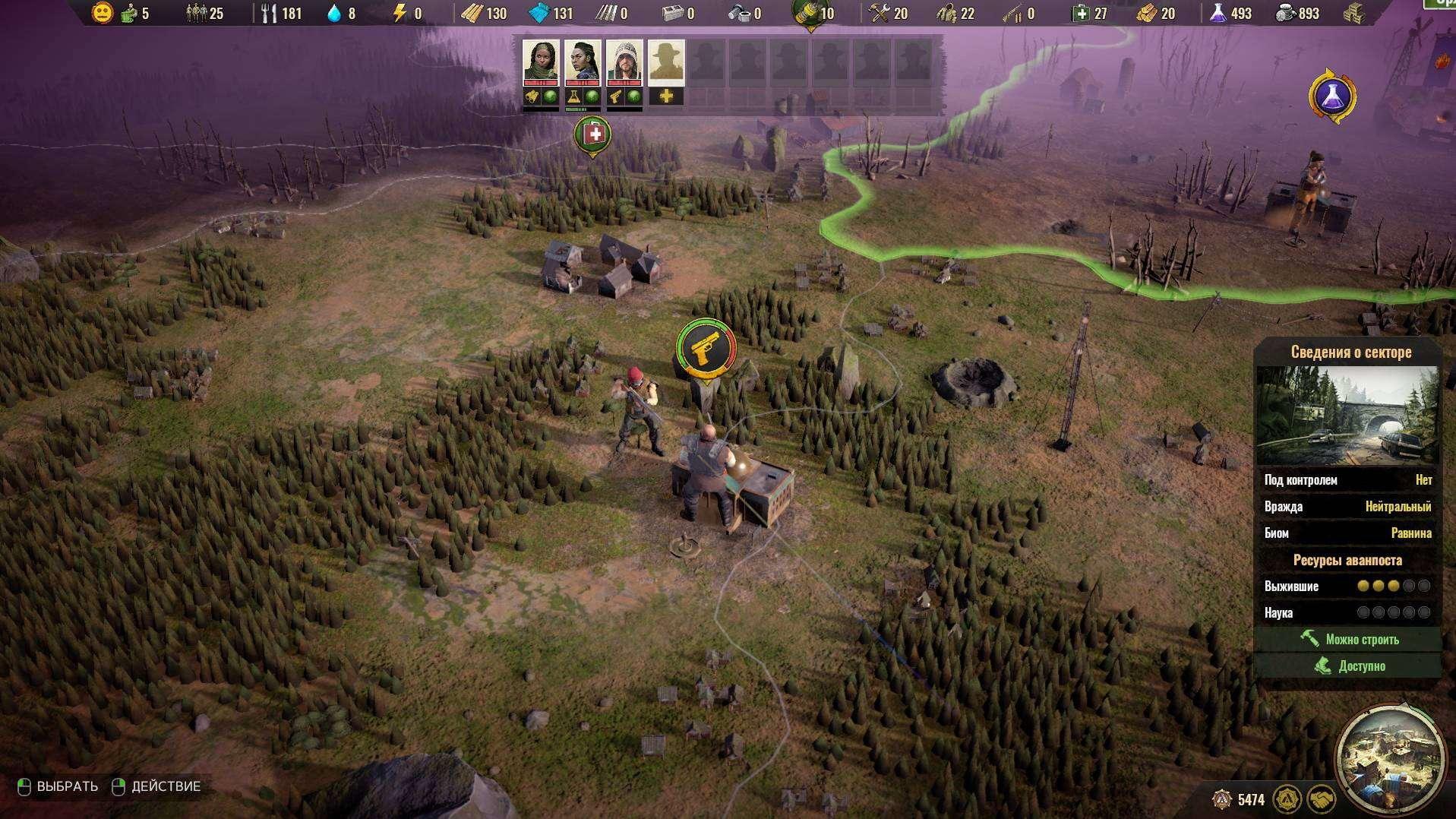Open the stacked crates storage icon
Viewport: 1456px width, 819px height.
click(1354, 13)
